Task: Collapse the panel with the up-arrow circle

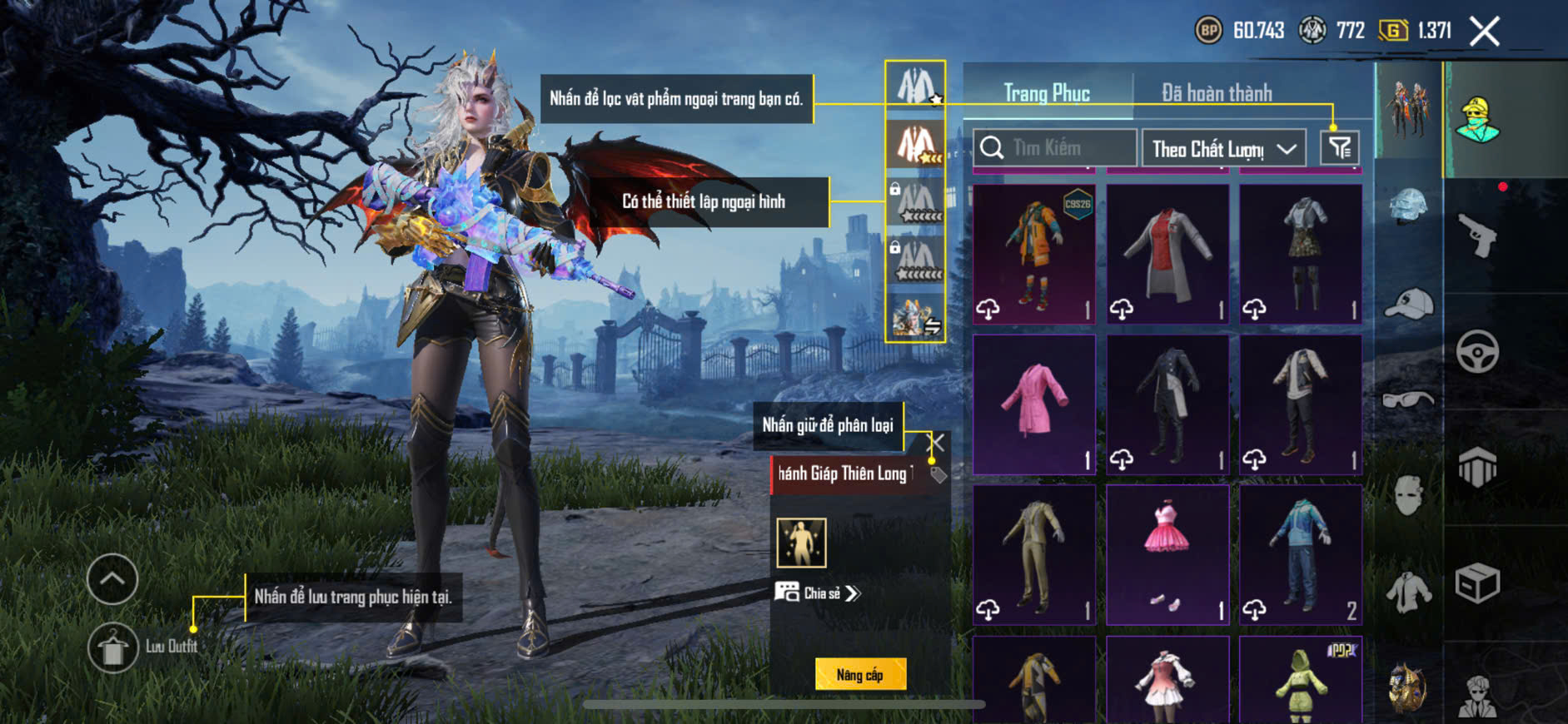Action: pyautogui.click(x=112, y=579)
